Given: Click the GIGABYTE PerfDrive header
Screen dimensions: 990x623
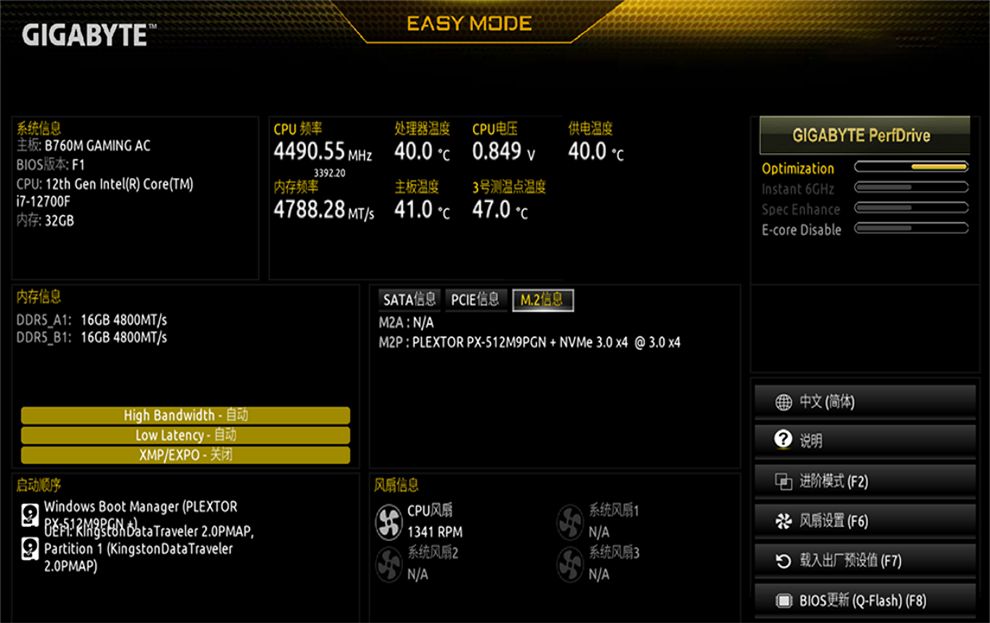Looking at the screenshot, I should click(861, 135).
